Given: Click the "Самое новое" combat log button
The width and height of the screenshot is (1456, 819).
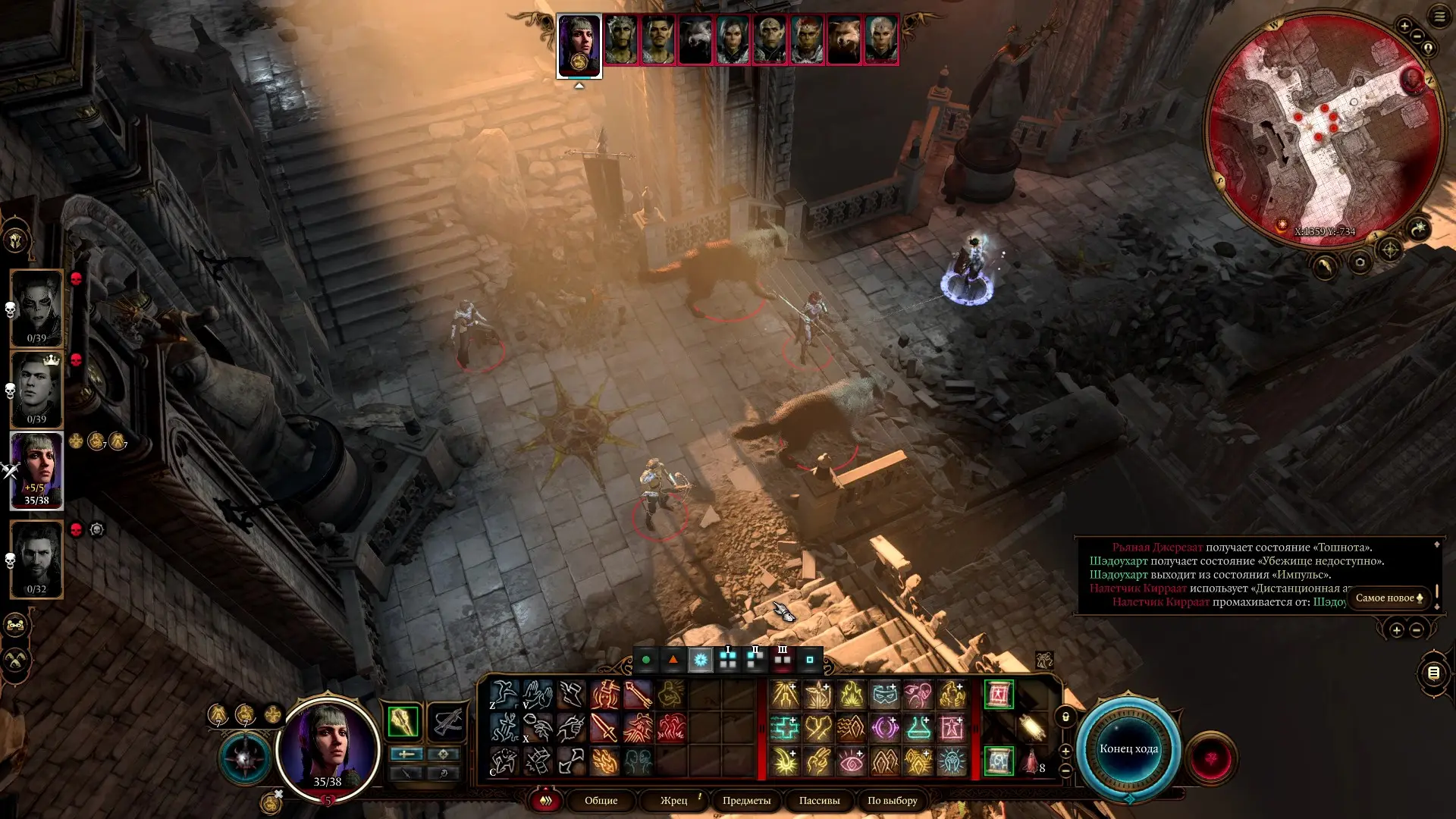Looking at the screenshot, I should click(x=1389, y=598).
